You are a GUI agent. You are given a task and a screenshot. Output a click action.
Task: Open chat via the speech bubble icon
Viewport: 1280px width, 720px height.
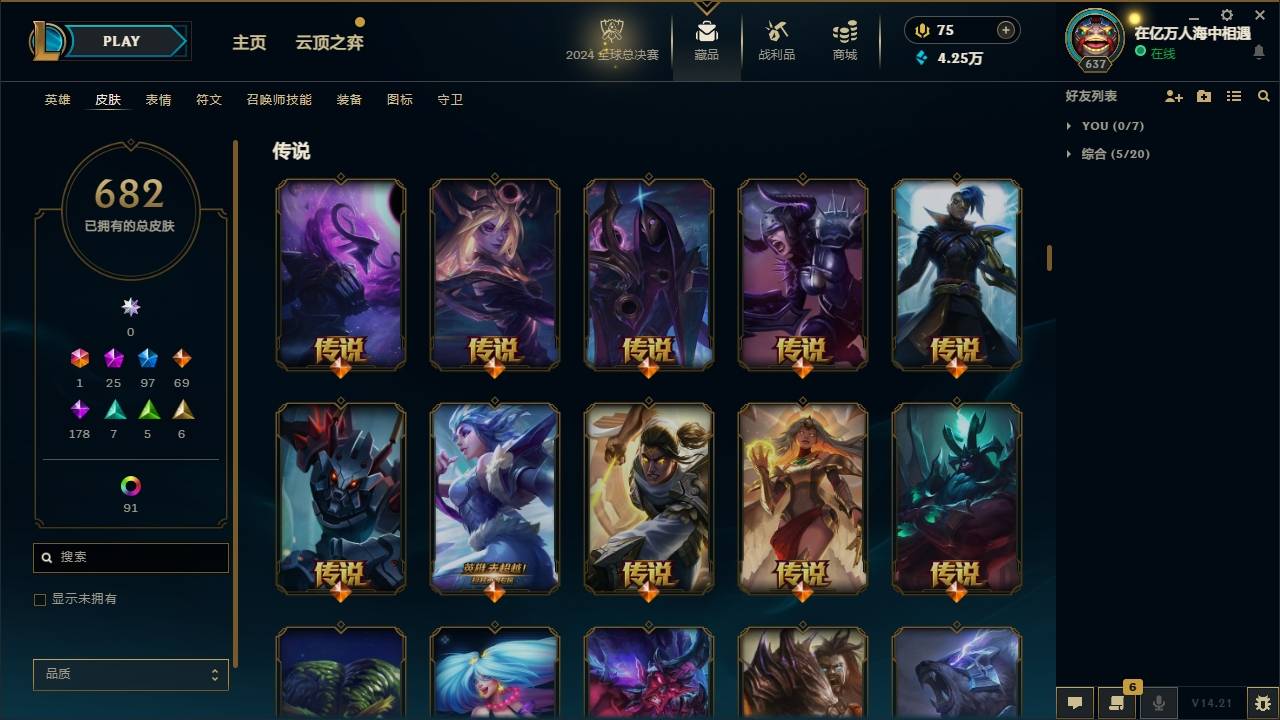pyautogui.click(x=1075, y=704)
